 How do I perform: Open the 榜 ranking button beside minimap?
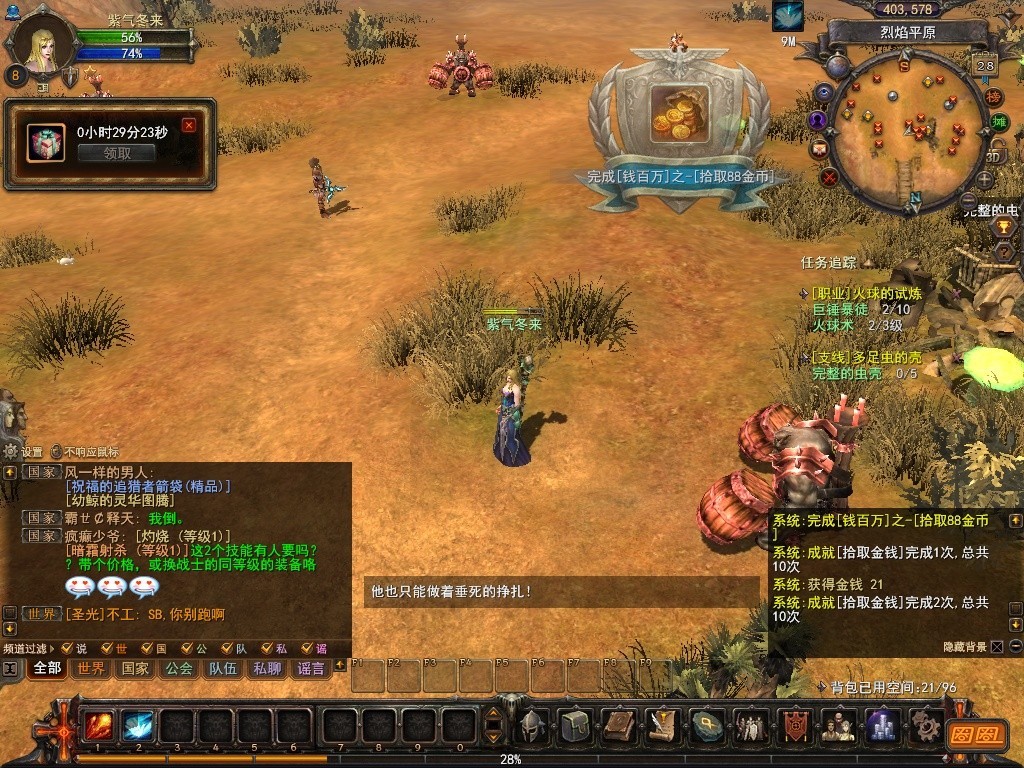993,97
